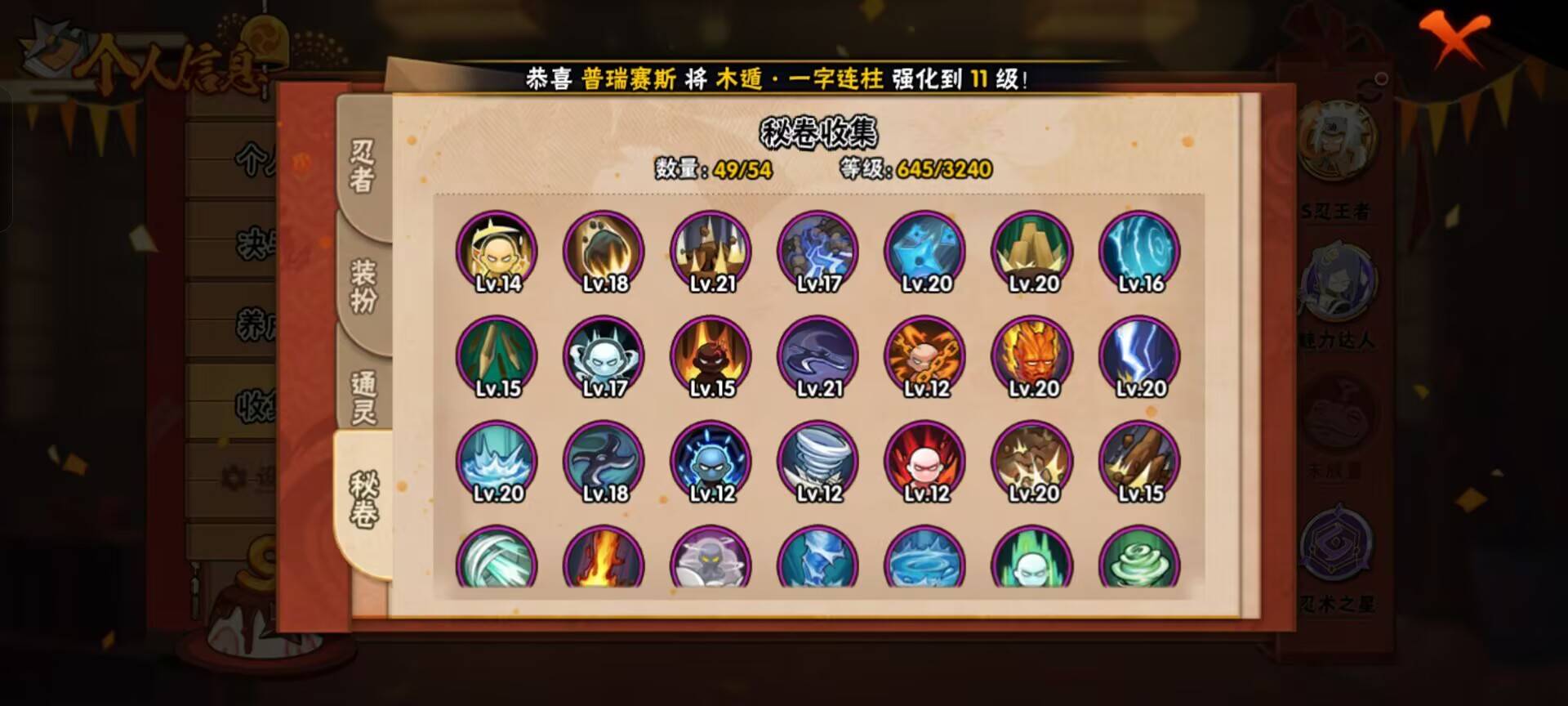View the Lv.16 water vortex scroll
The height and width of the screenshot is (706, 1568).
coord(1139,252)
